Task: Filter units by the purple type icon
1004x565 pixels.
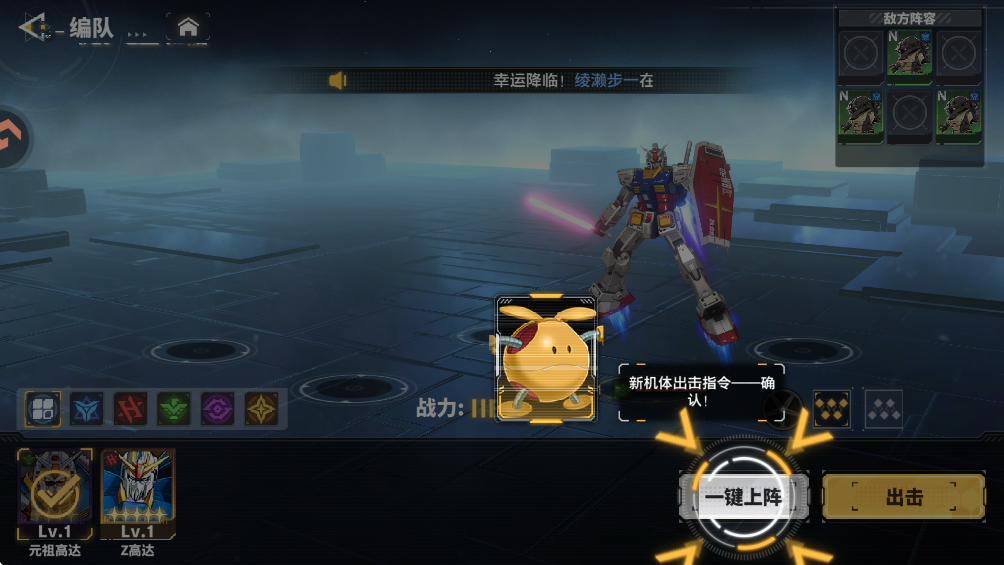Action: click(218, 408)
